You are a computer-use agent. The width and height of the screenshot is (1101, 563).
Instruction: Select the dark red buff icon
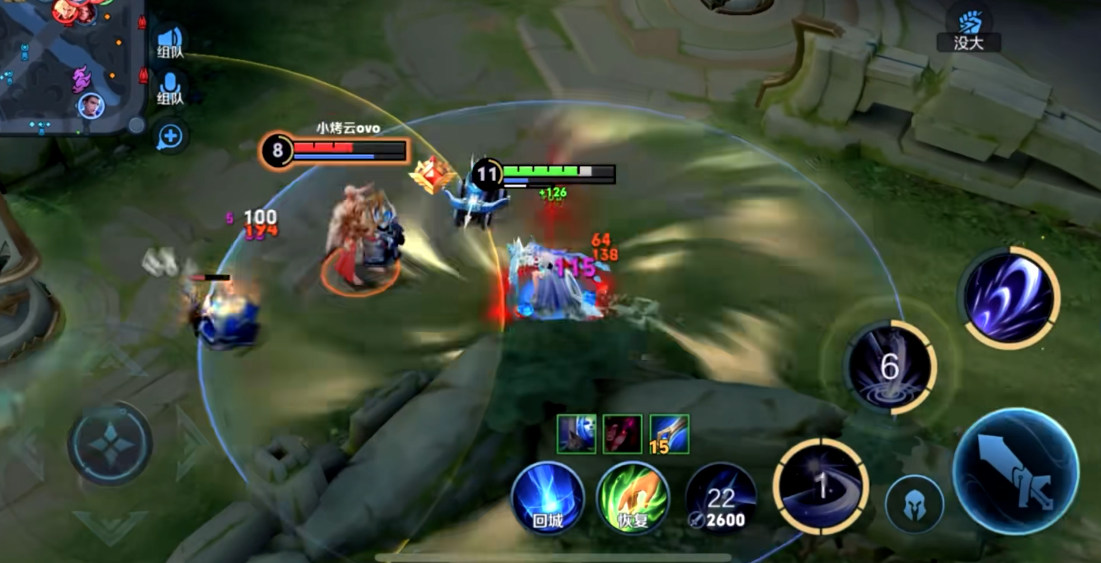click(x=623, y=434)
